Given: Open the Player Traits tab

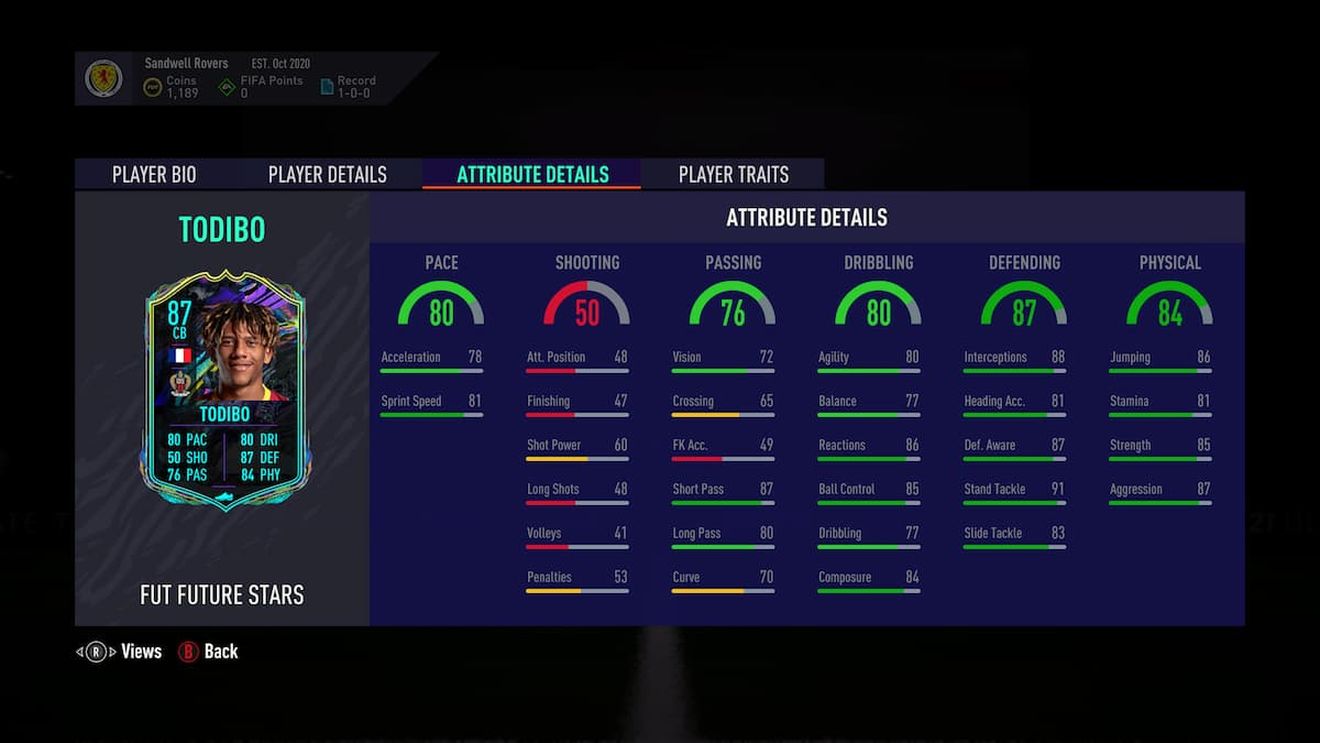Looking at the screenshot, I should point(732,173).
